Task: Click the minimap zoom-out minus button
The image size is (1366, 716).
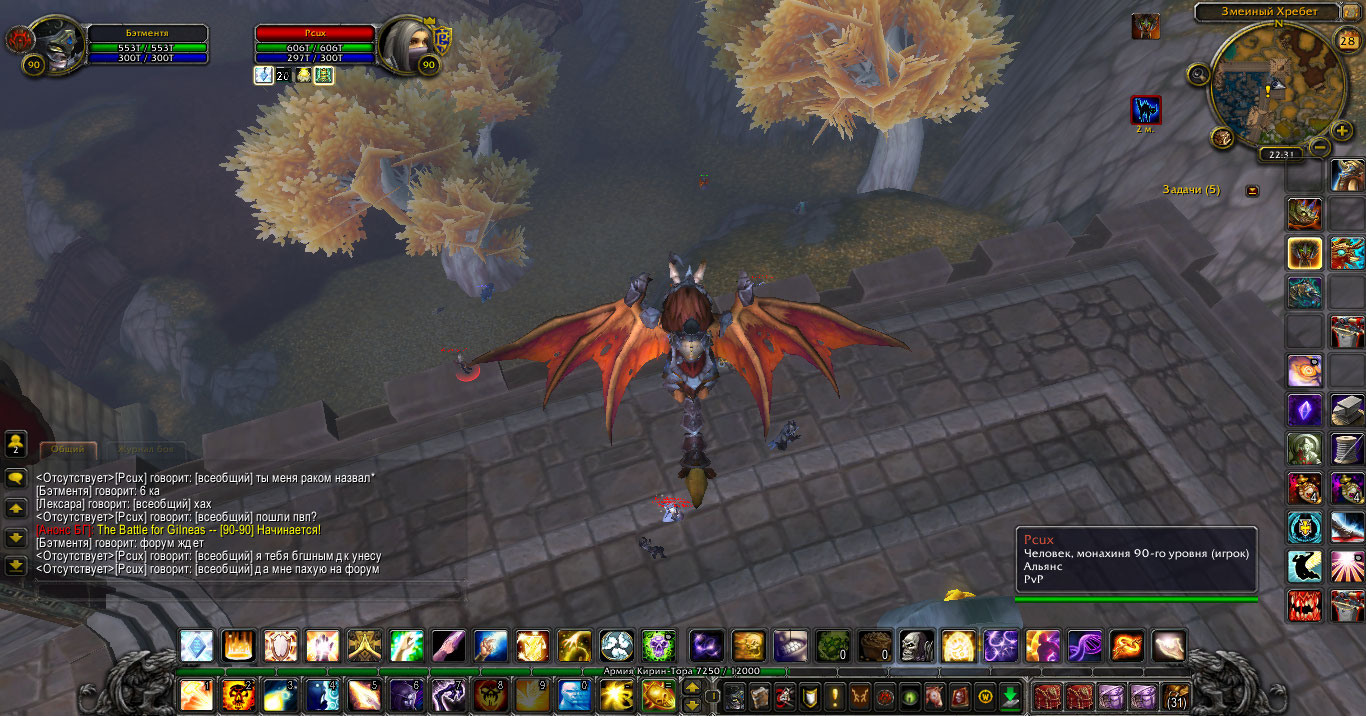Action: tap(1319, 148)
